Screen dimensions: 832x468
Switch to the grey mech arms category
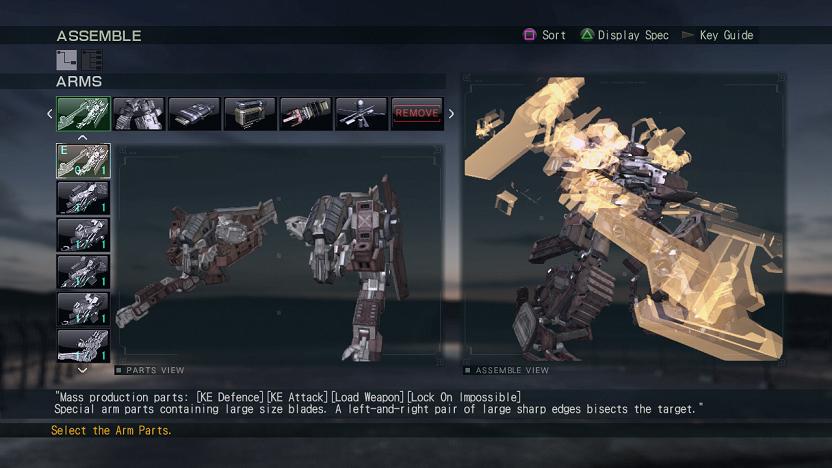point(138,114)
